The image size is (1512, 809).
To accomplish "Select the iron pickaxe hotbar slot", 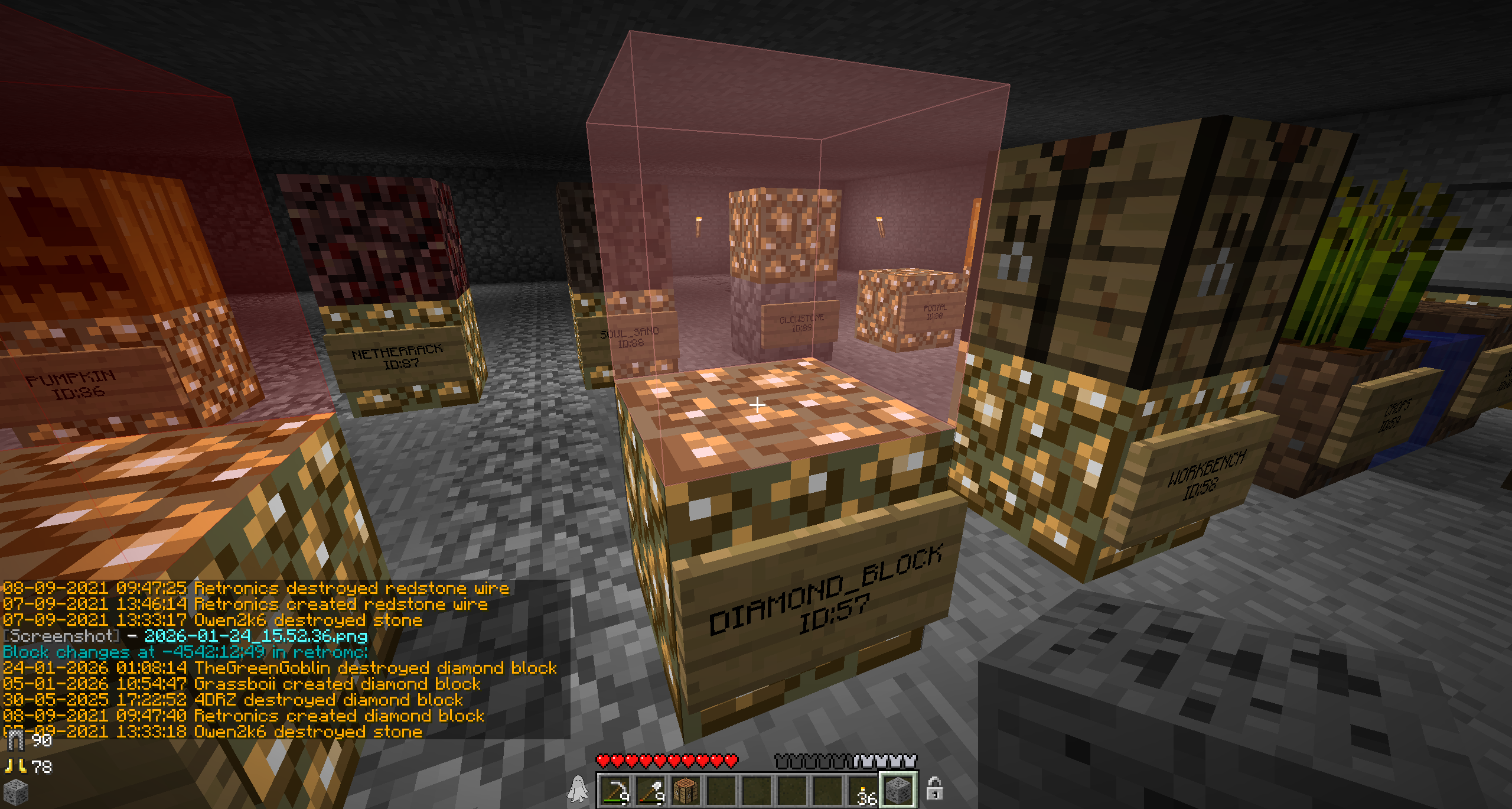I will [x=615, y=789].
